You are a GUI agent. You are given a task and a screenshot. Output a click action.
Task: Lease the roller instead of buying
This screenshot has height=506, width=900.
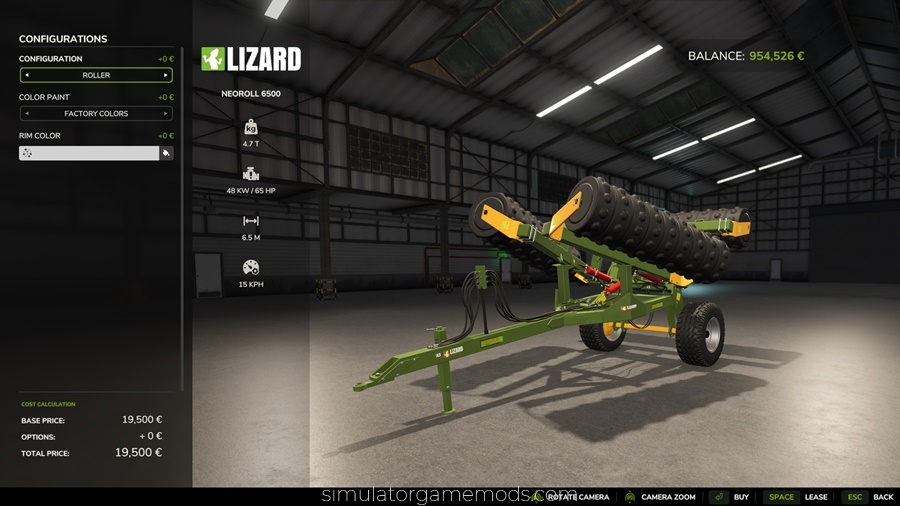[x=815, y=497]
